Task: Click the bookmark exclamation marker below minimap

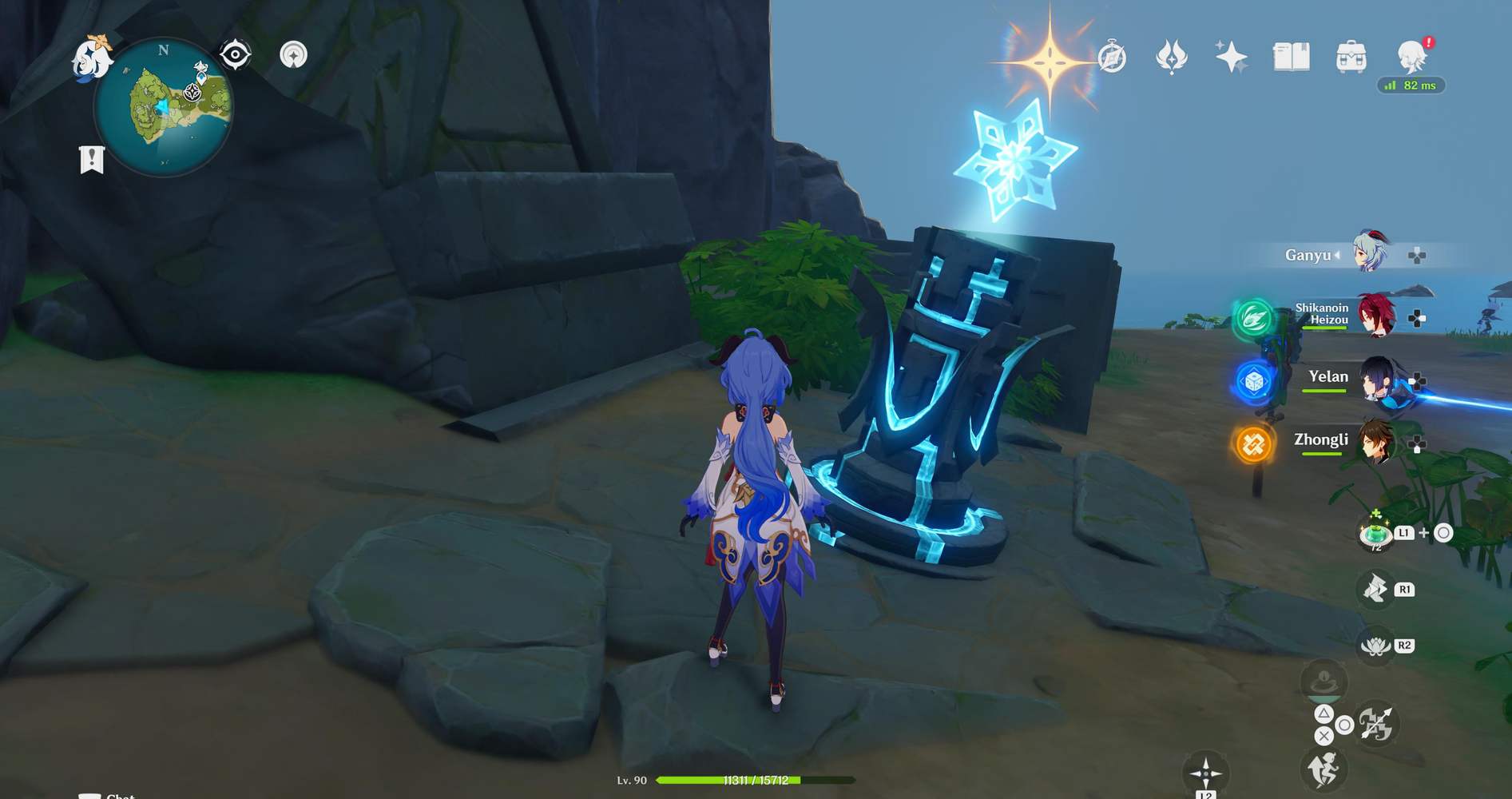Action: click(x=93, y=158)
